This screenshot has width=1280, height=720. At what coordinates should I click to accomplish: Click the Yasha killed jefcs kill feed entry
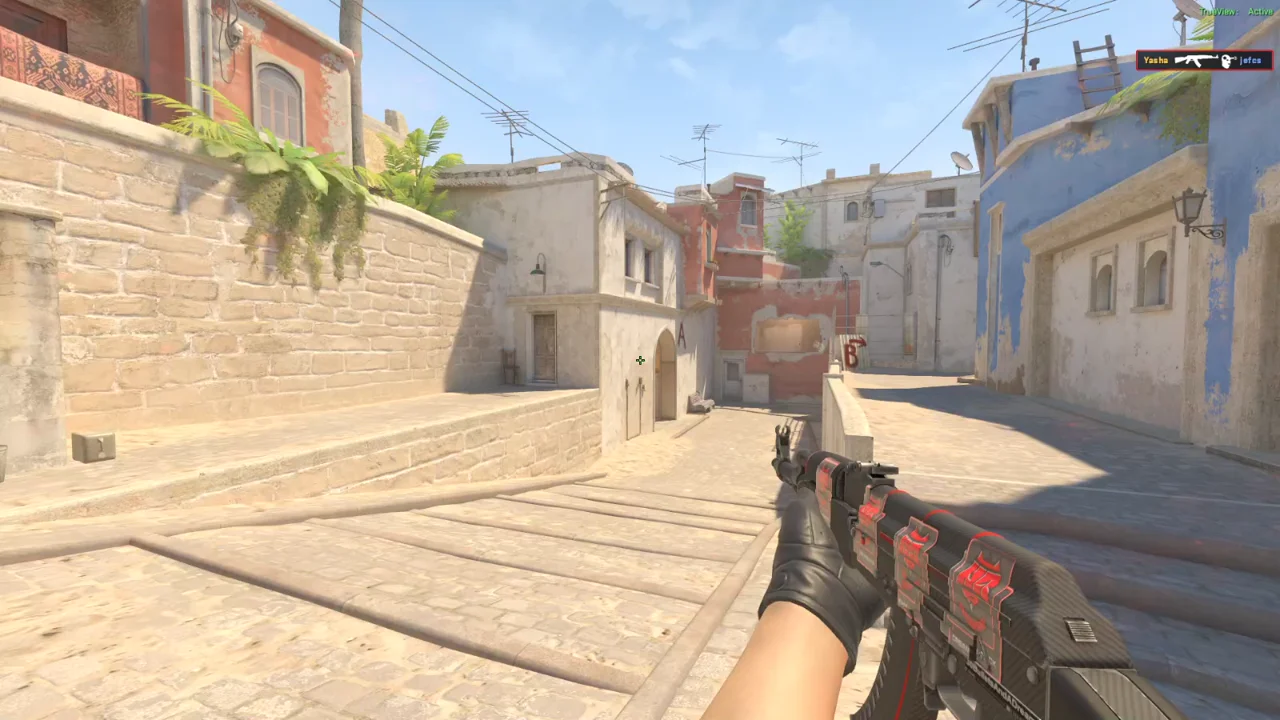tap(1203, 60)
